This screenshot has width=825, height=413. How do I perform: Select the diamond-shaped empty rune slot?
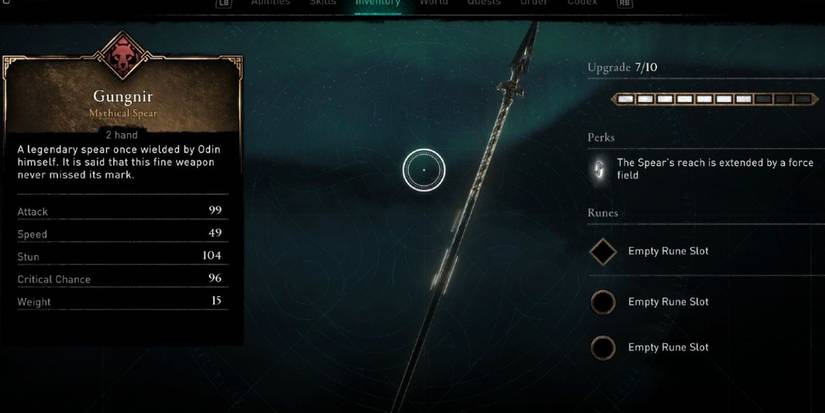(x=603, y=251)
